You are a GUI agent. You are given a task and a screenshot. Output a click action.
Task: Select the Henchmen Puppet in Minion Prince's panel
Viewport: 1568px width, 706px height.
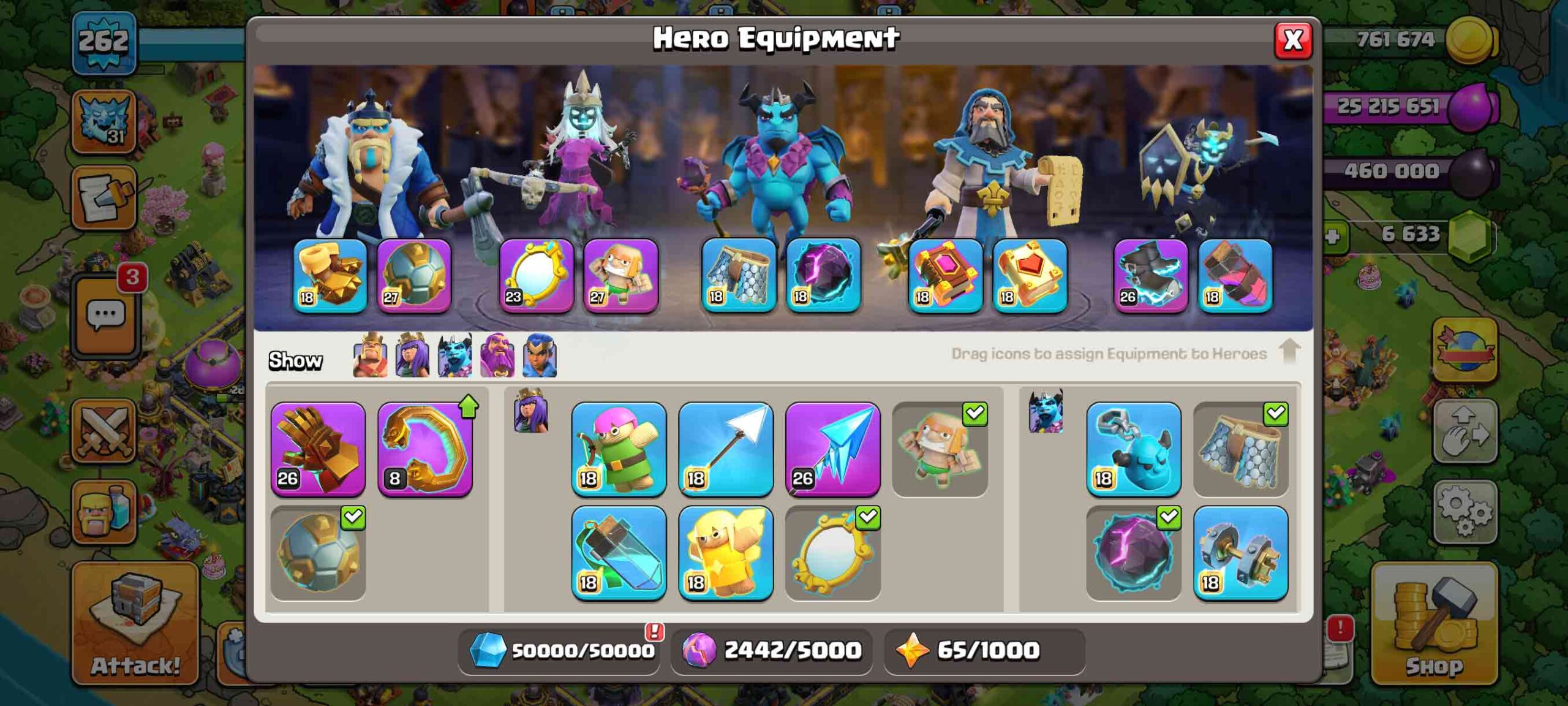click(x=1134, y=450)
